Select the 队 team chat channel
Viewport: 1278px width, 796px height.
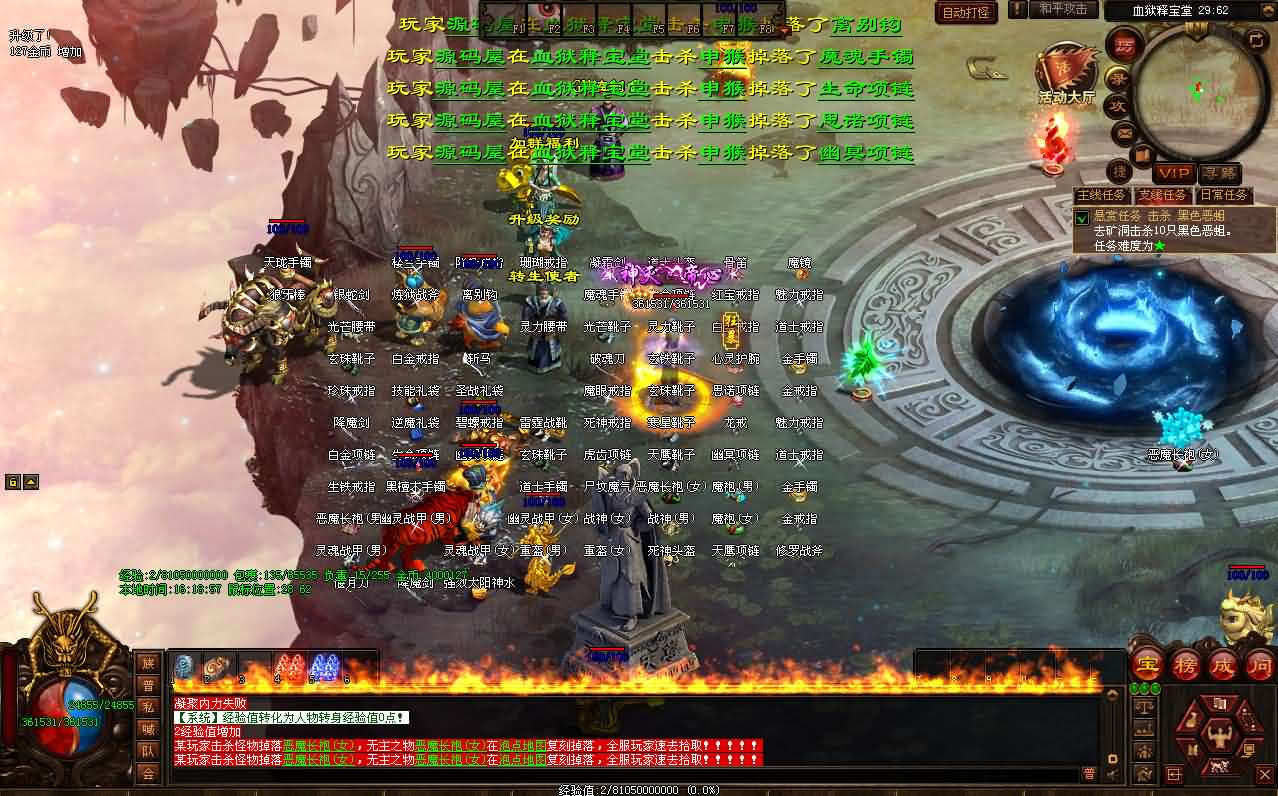click(148, 751)
